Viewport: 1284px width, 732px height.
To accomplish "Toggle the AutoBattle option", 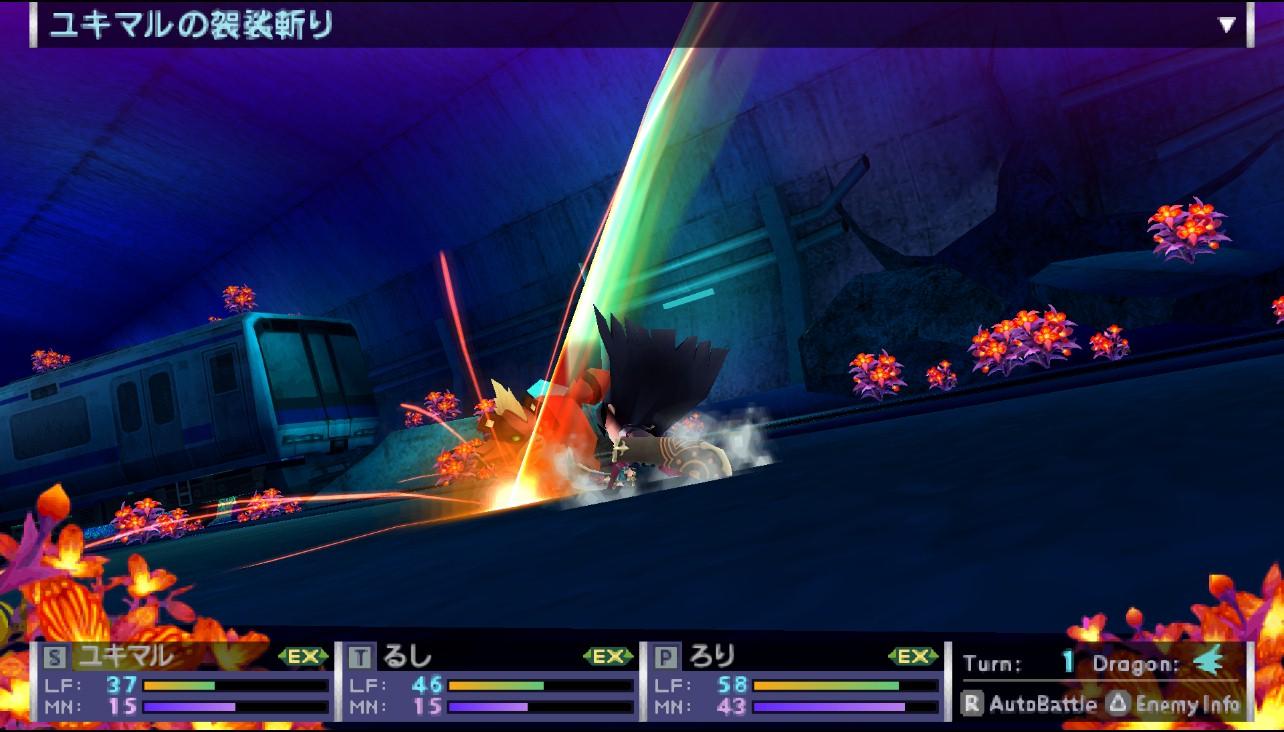I will pos(1030,704).
